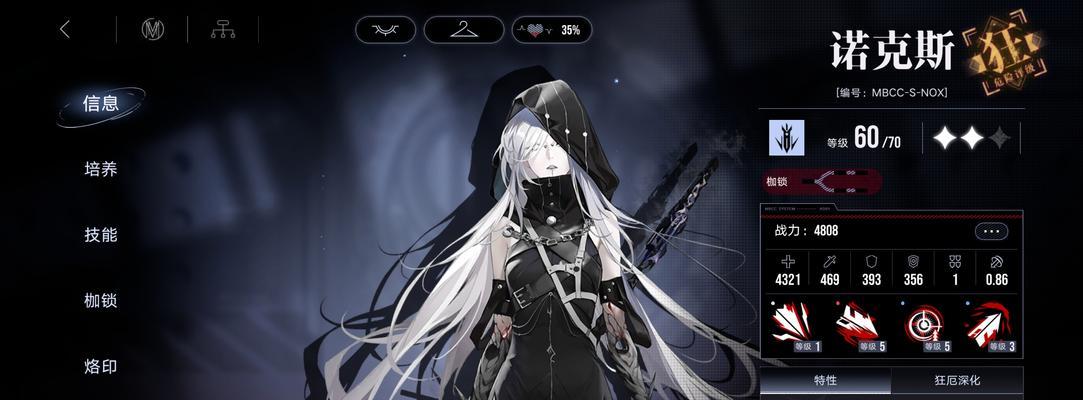Choose the 烙印 menu entry
The height and width of the screenshot is (400, 1083).
click(x=101, y=366)
